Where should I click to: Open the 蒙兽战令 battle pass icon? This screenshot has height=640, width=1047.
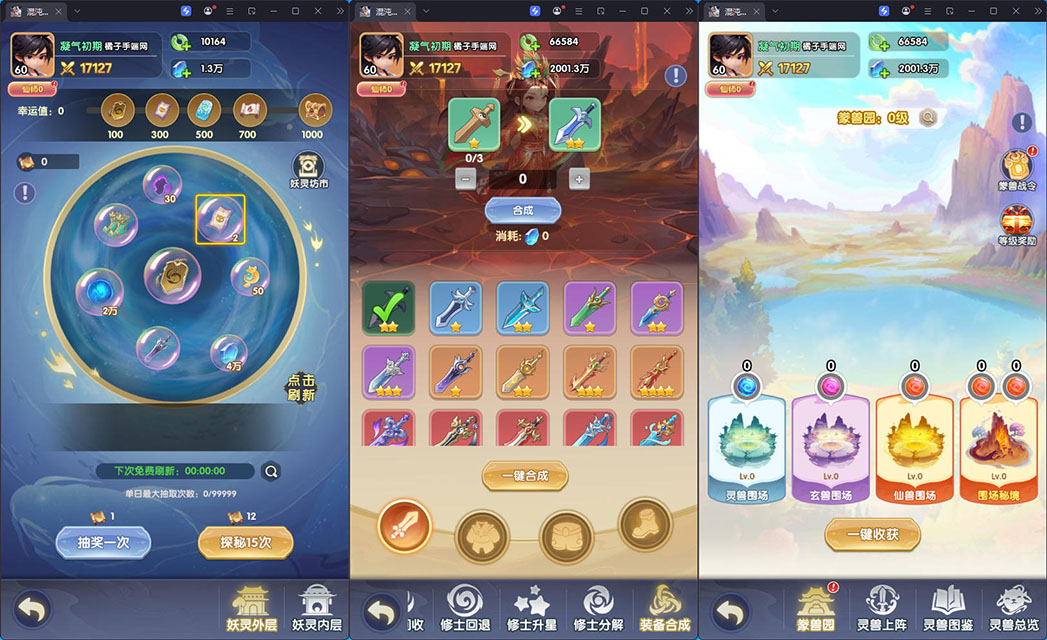point(1019,169)
